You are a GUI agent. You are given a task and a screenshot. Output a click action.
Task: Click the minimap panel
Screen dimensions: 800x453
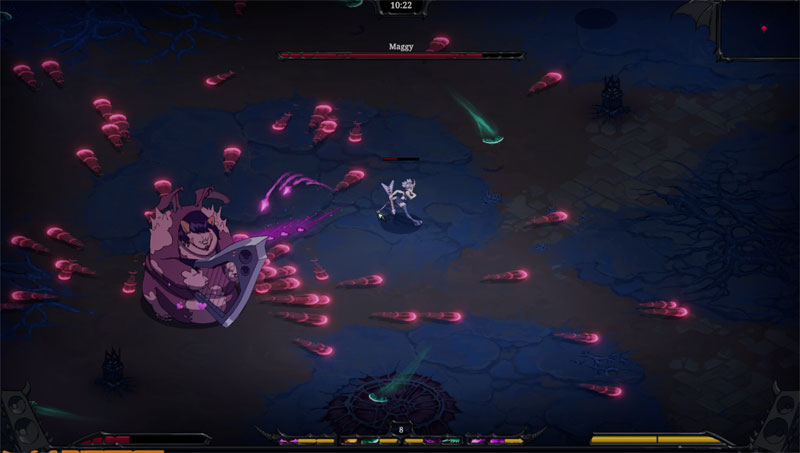coord(758,30)
